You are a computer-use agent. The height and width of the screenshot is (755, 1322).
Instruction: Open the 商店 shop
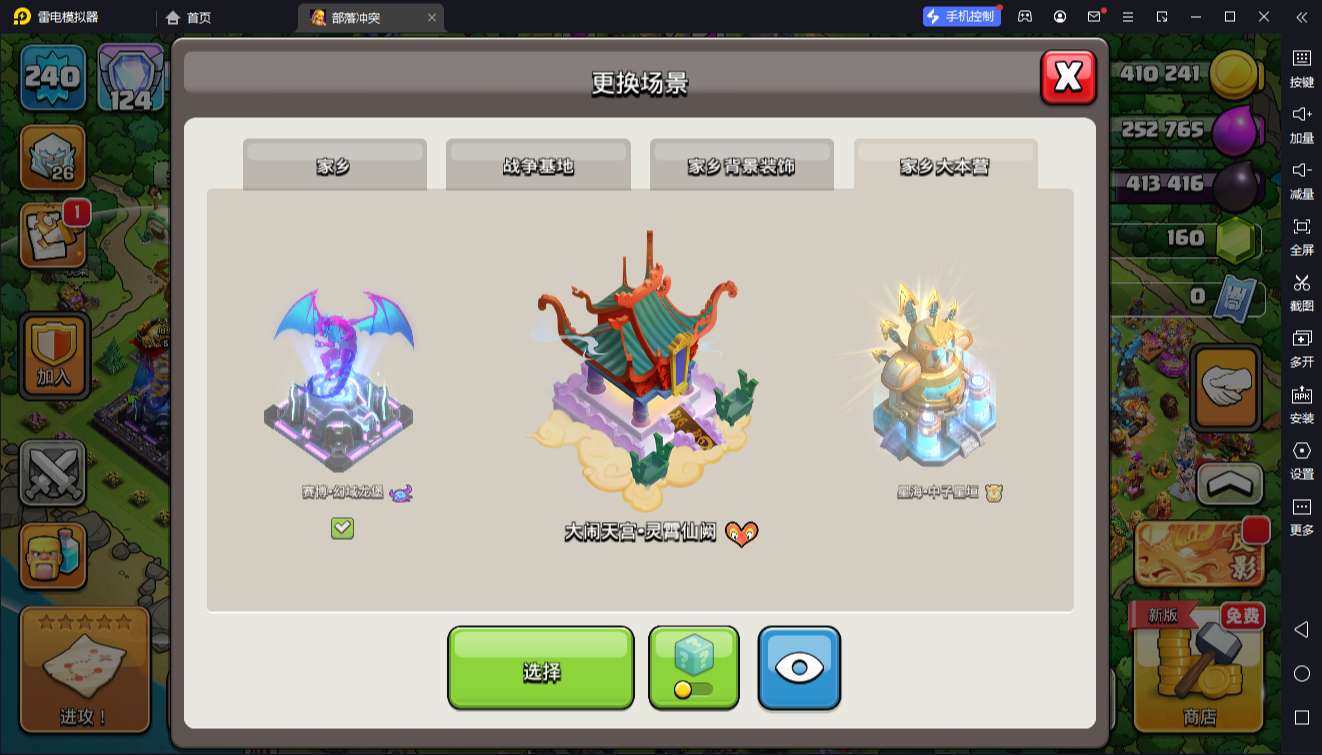(x=1198, y=670)
